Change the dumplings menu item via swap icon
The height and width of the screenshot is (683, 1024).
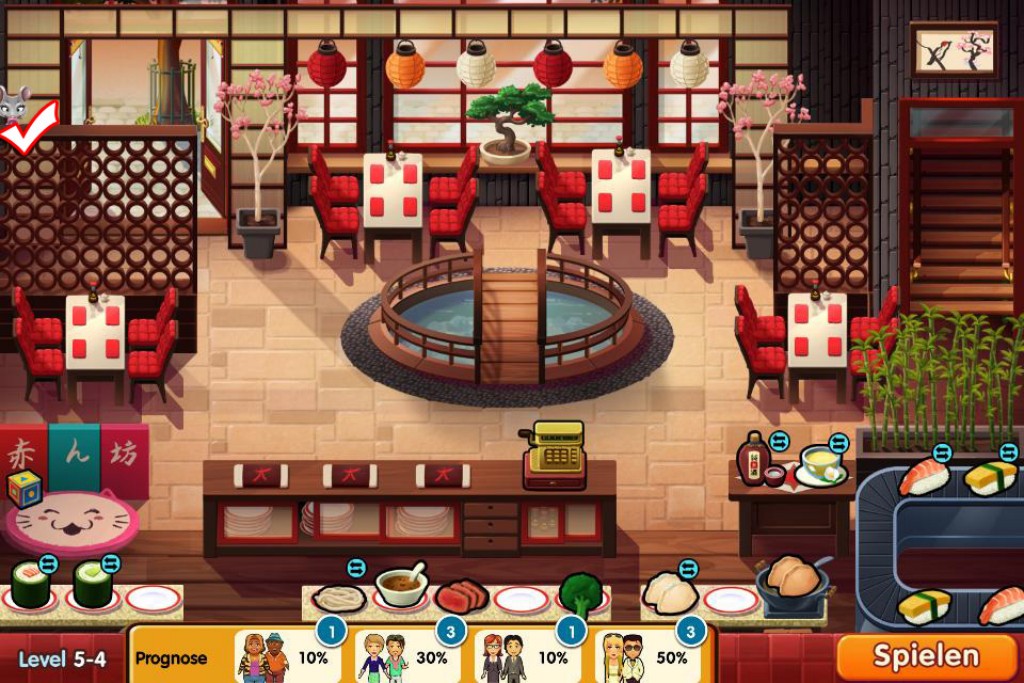click(x=688, y=568)
